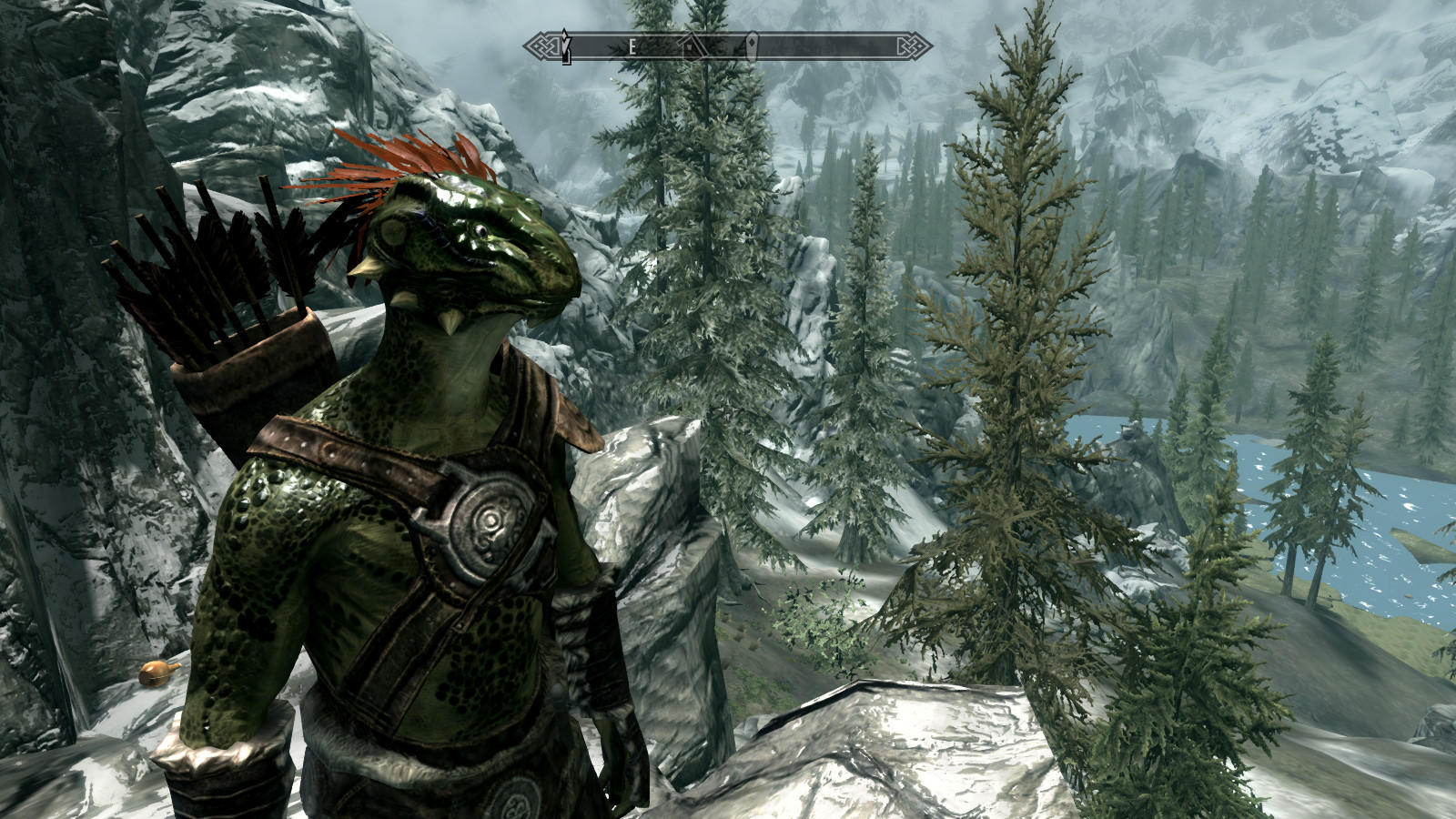The width and height of the screenshot is (1456, 819).
Task: Click the right knotwork end of the compass bar
Action: pos(910,44)
